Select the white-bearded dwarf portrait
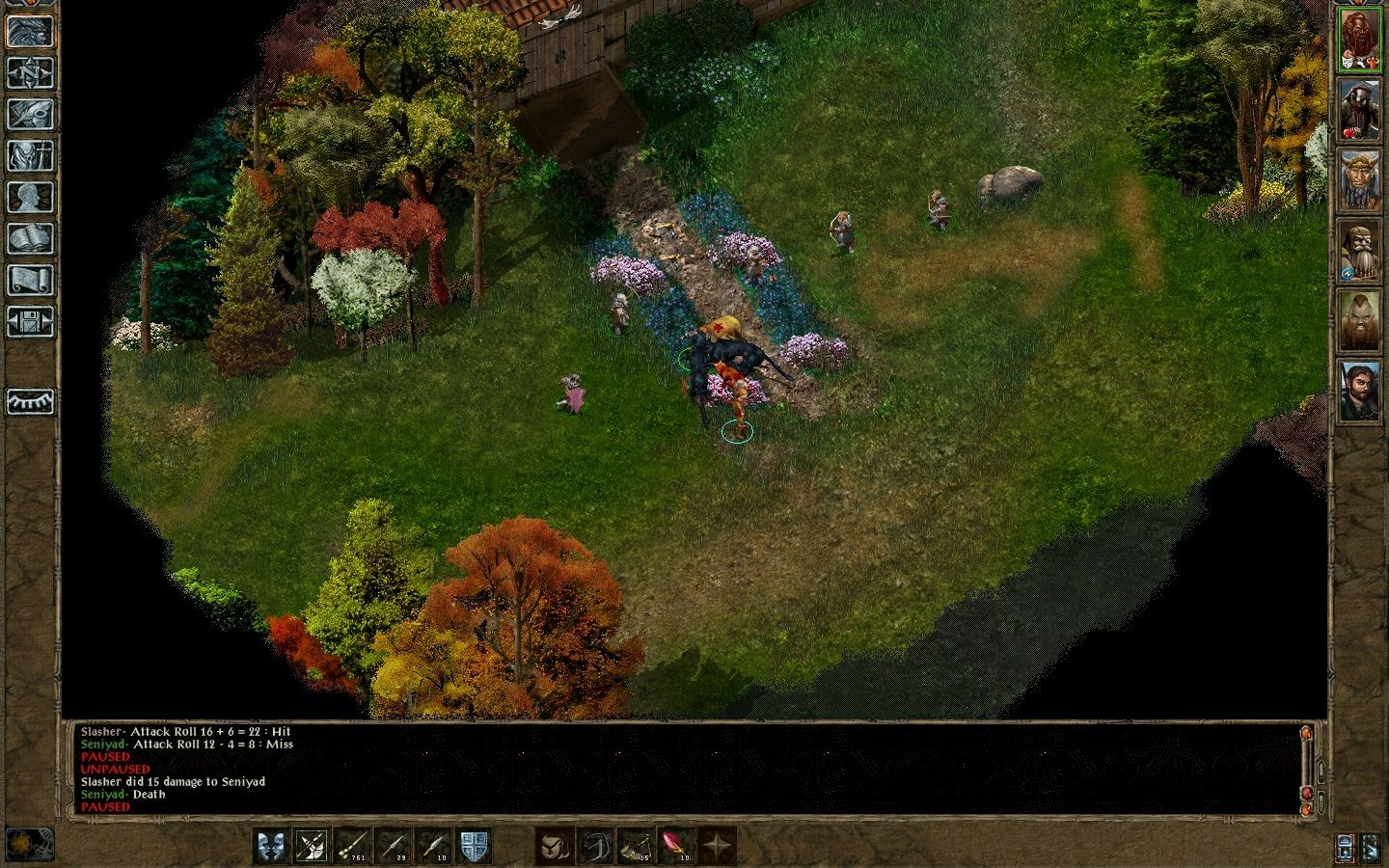The height and width of the screenshot is (868, 1389). (x=1360, y=250)
